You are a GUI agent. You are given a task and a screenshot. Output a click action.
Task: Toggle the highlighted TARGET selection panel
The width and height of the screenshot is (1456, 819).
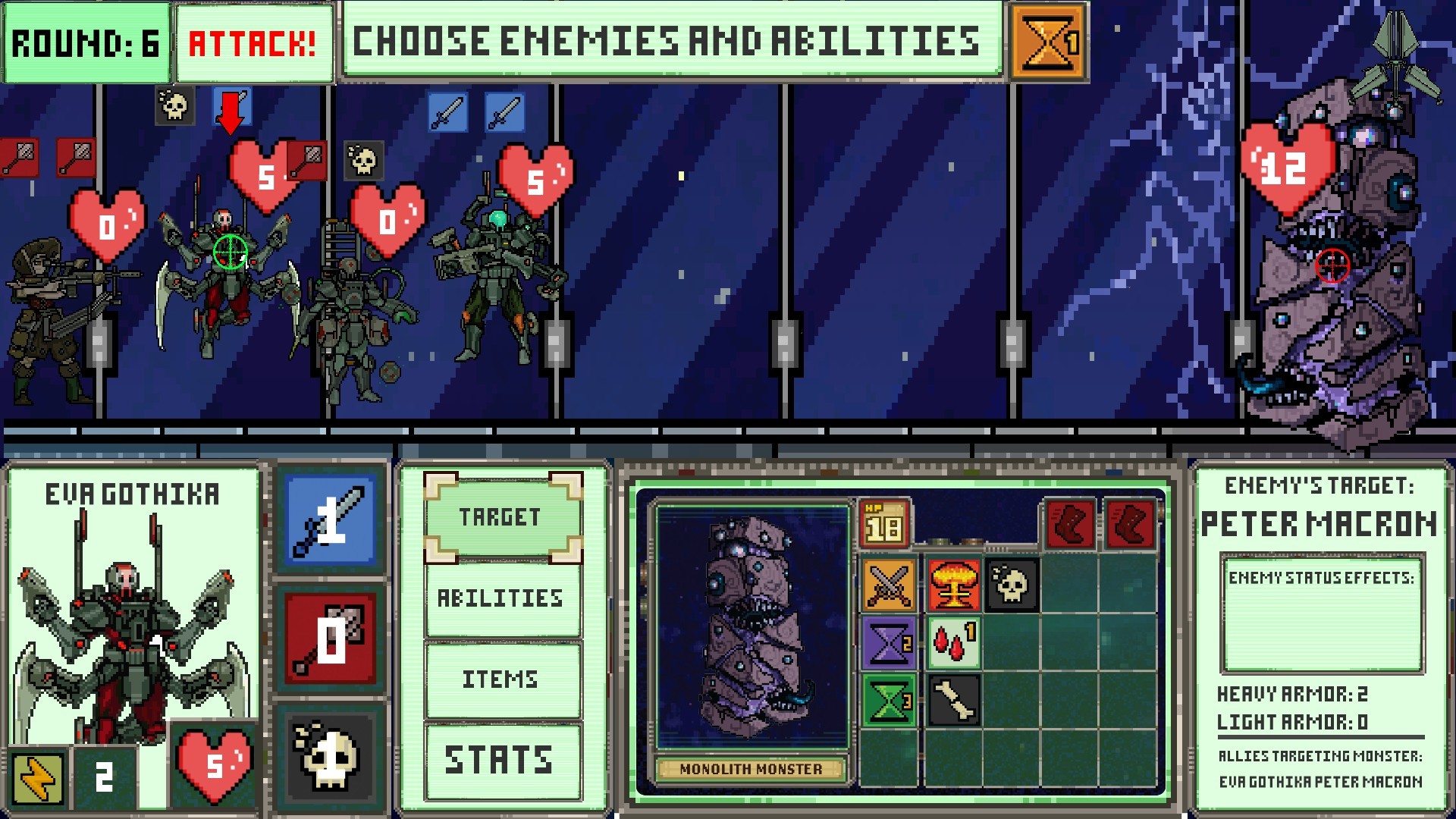pyautogui.click(x=500, y=518)
